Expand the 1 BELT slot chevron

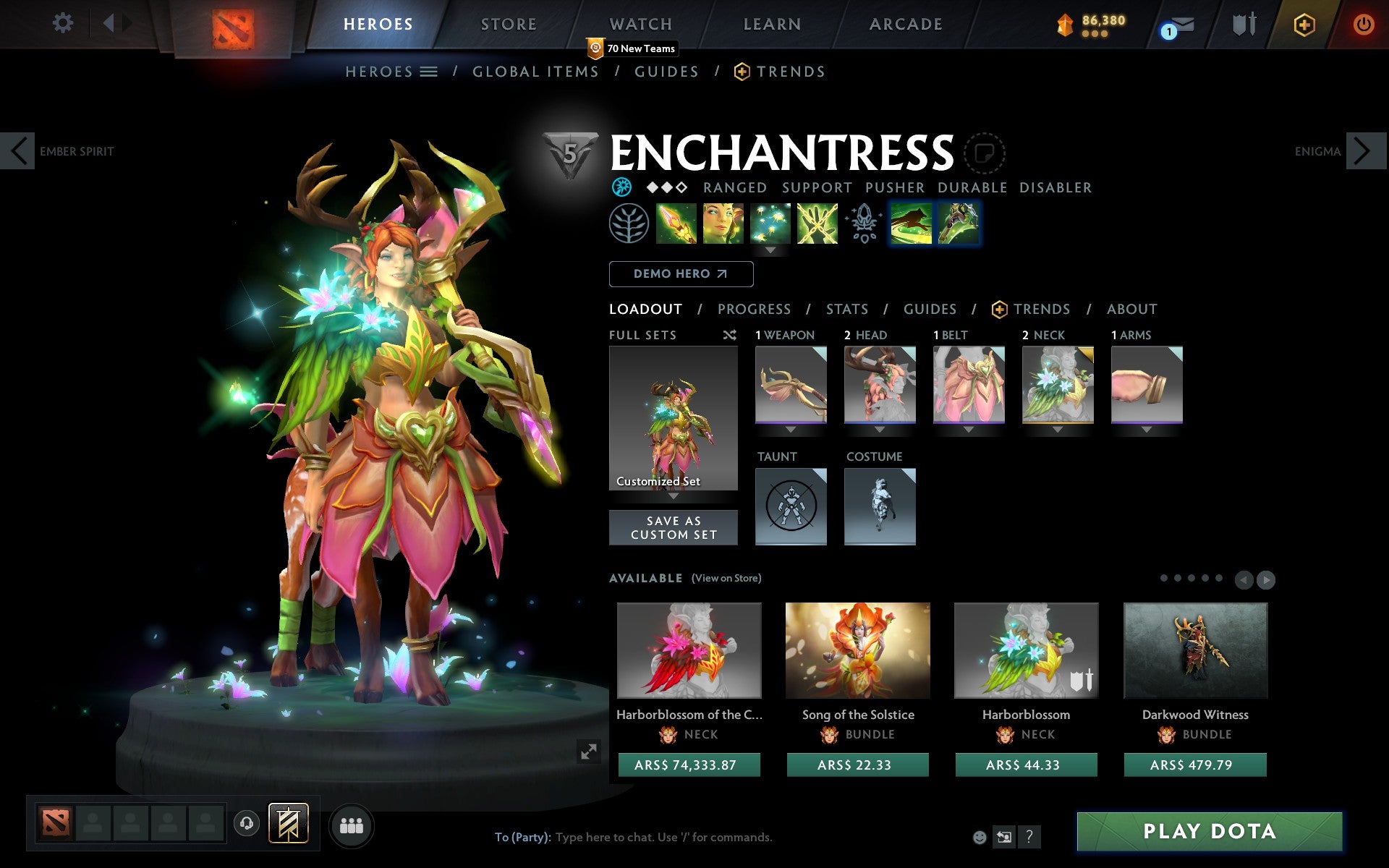tap(969, 429)
